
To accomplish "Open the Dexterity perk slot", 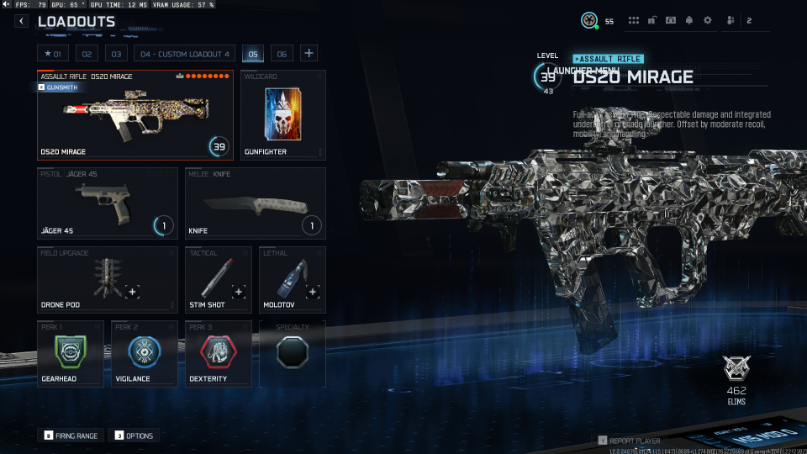I will click(218, 353).
